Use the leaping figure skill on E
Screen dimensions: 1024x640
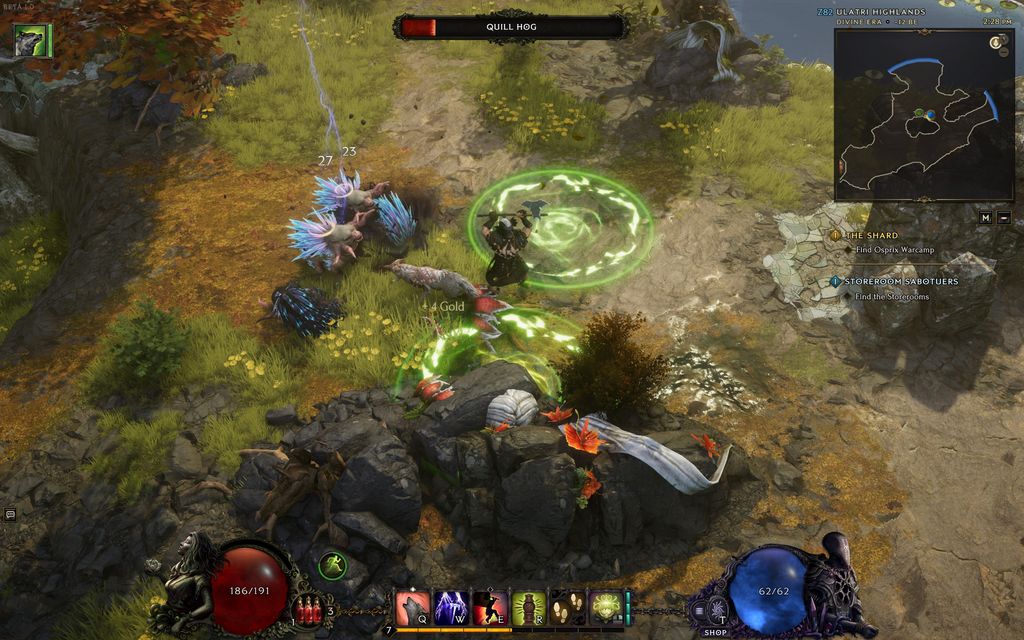point(489,607)
